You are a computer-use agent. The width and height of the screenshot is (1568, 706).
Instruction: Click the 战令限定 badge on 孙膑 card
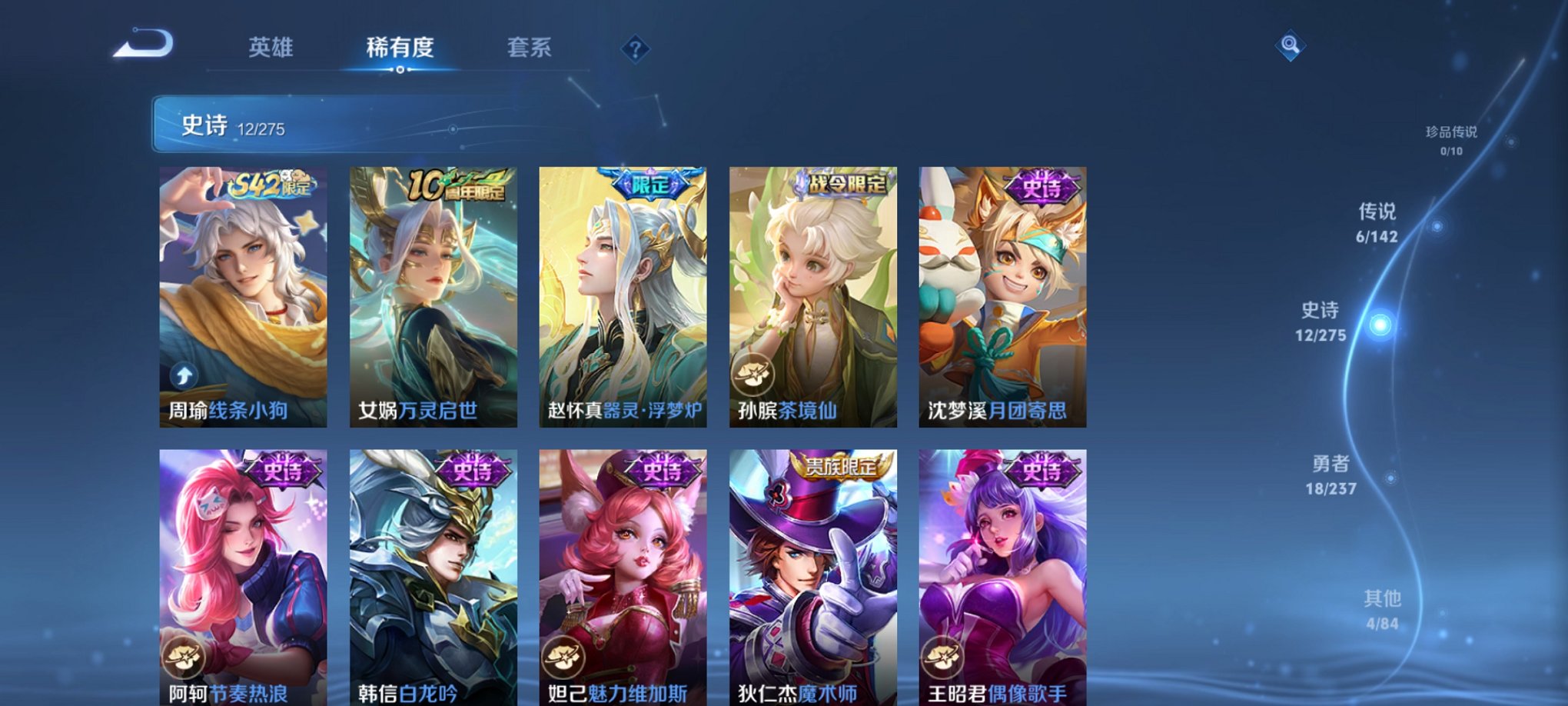click(x=842, y=185)
